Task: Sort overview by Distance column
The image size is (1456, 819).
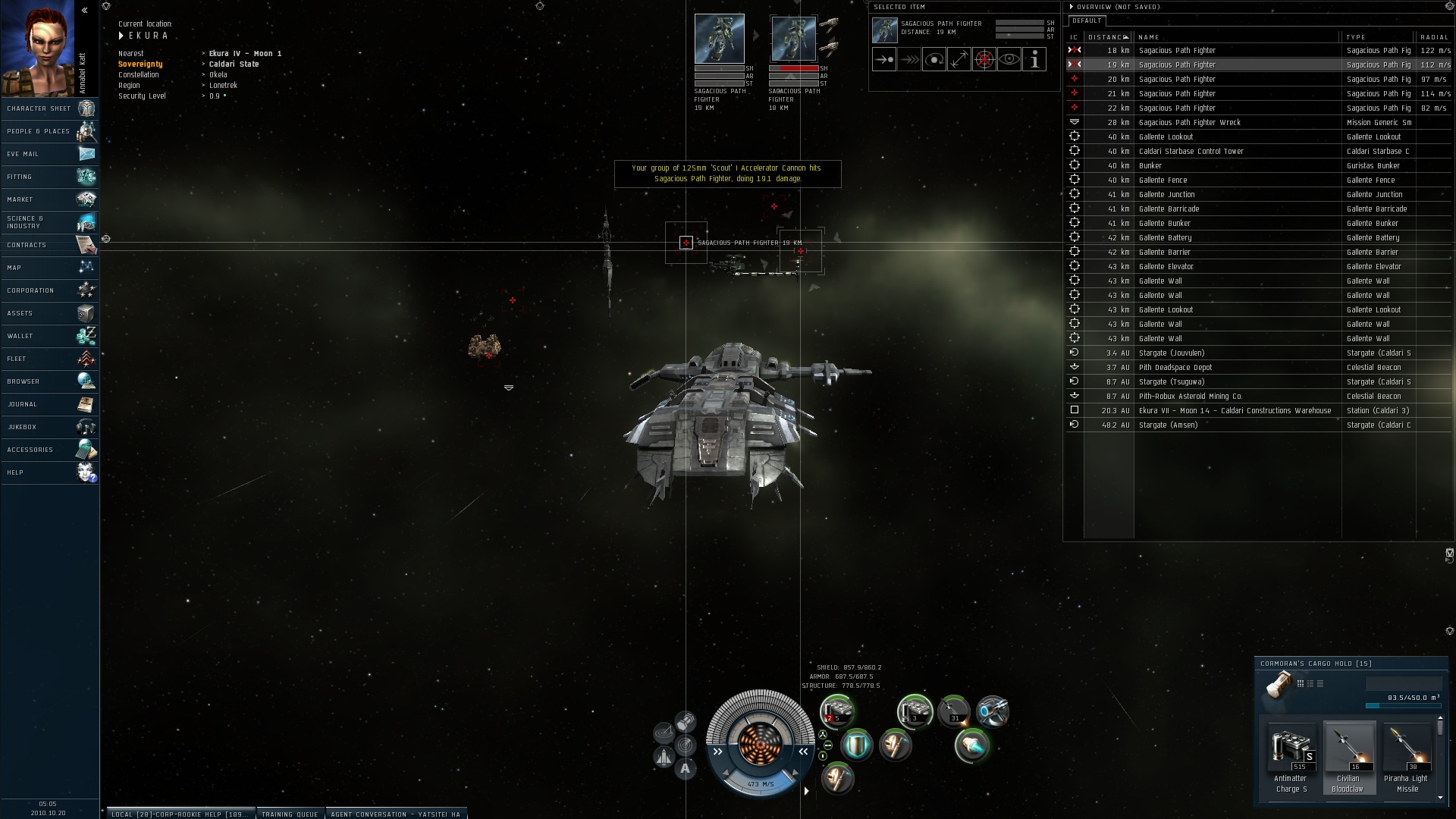Action: click(1107, 36)
